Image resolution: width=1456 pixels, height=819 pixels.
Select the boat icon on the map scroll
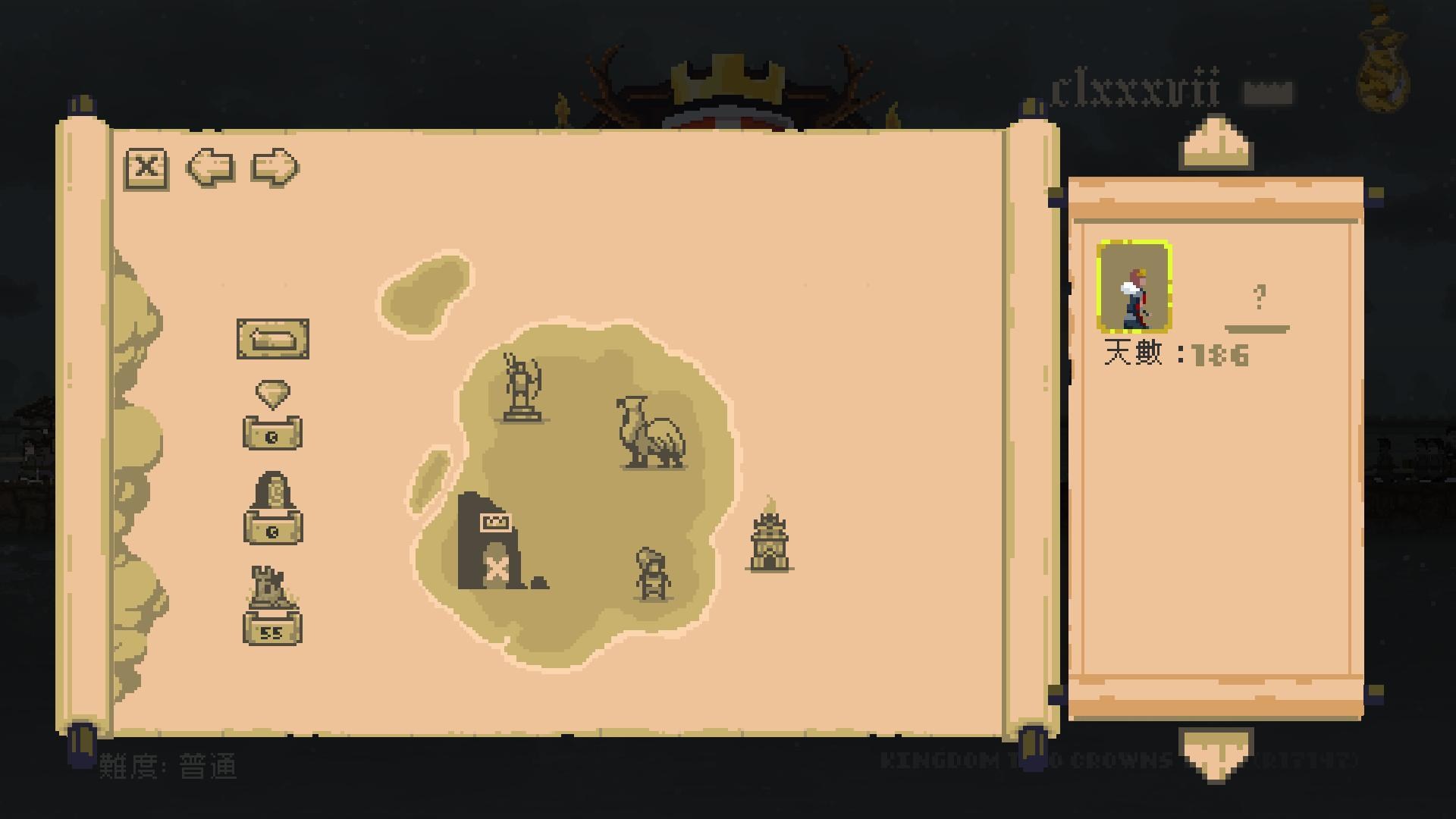(274, 339)
